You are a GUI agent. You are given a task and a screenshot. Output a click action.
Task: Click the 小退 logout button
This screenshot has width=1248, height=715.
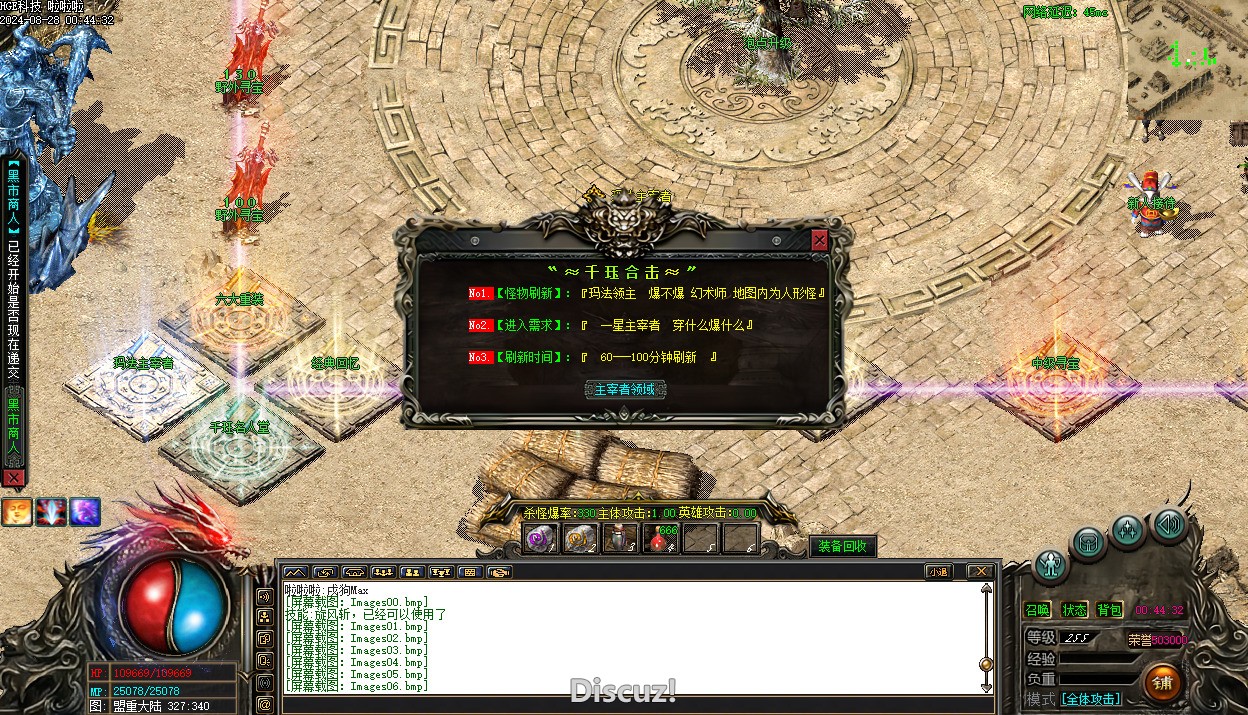pos(937,572)
